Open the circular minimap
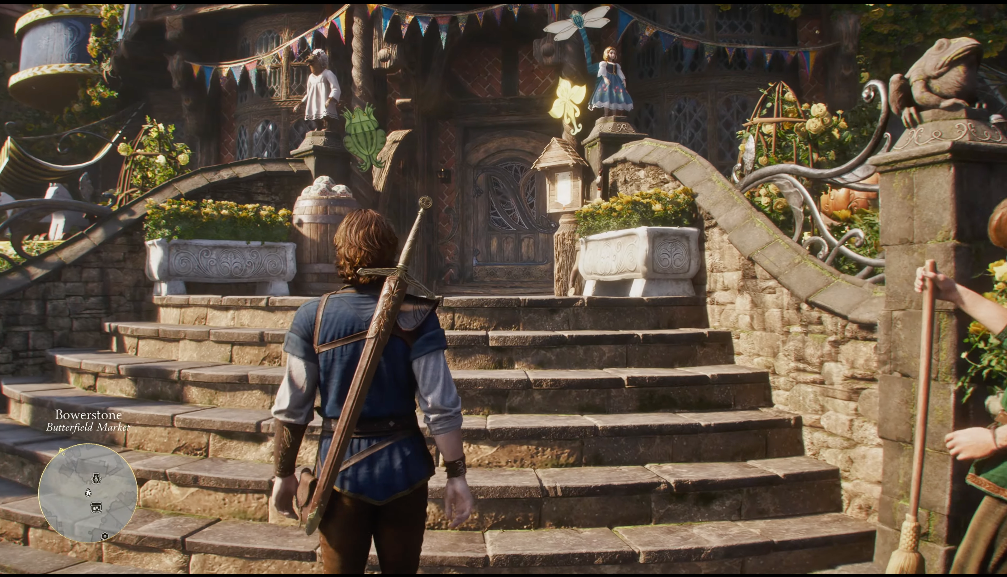 [88, 492]
